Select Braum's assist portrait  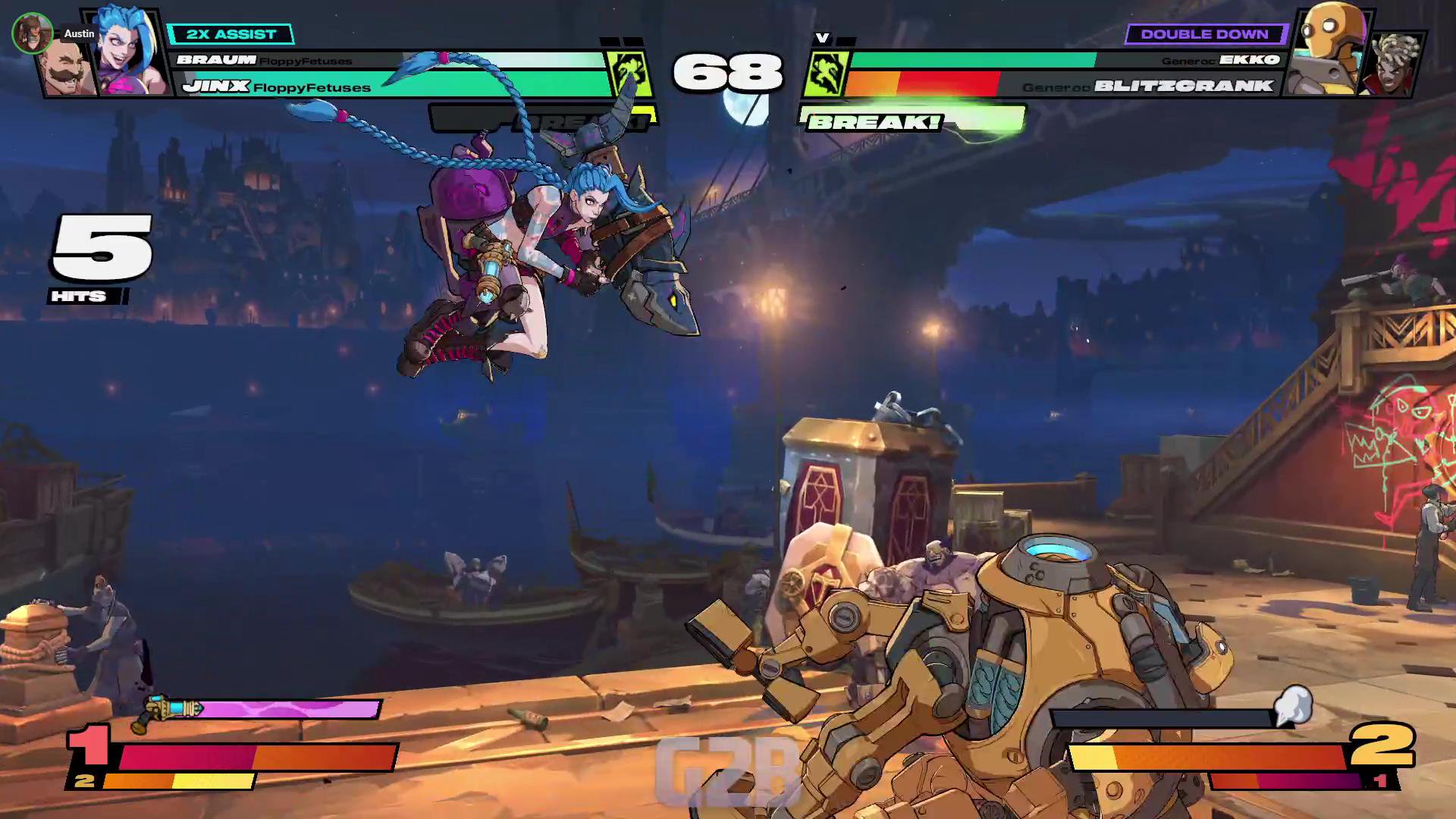tap(67, 68)
